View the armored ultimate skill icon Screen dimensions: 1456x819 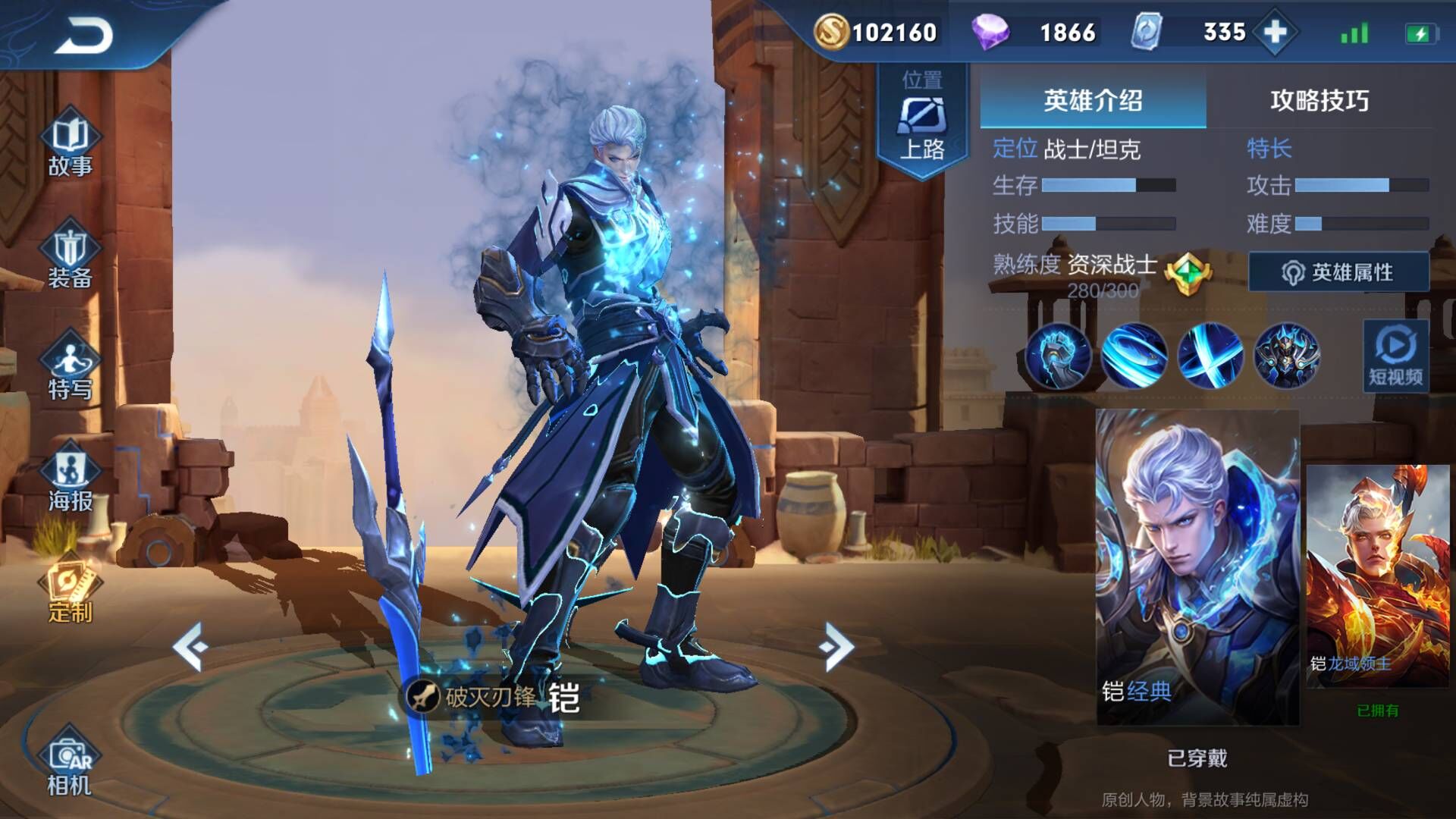pos(1286,355)
